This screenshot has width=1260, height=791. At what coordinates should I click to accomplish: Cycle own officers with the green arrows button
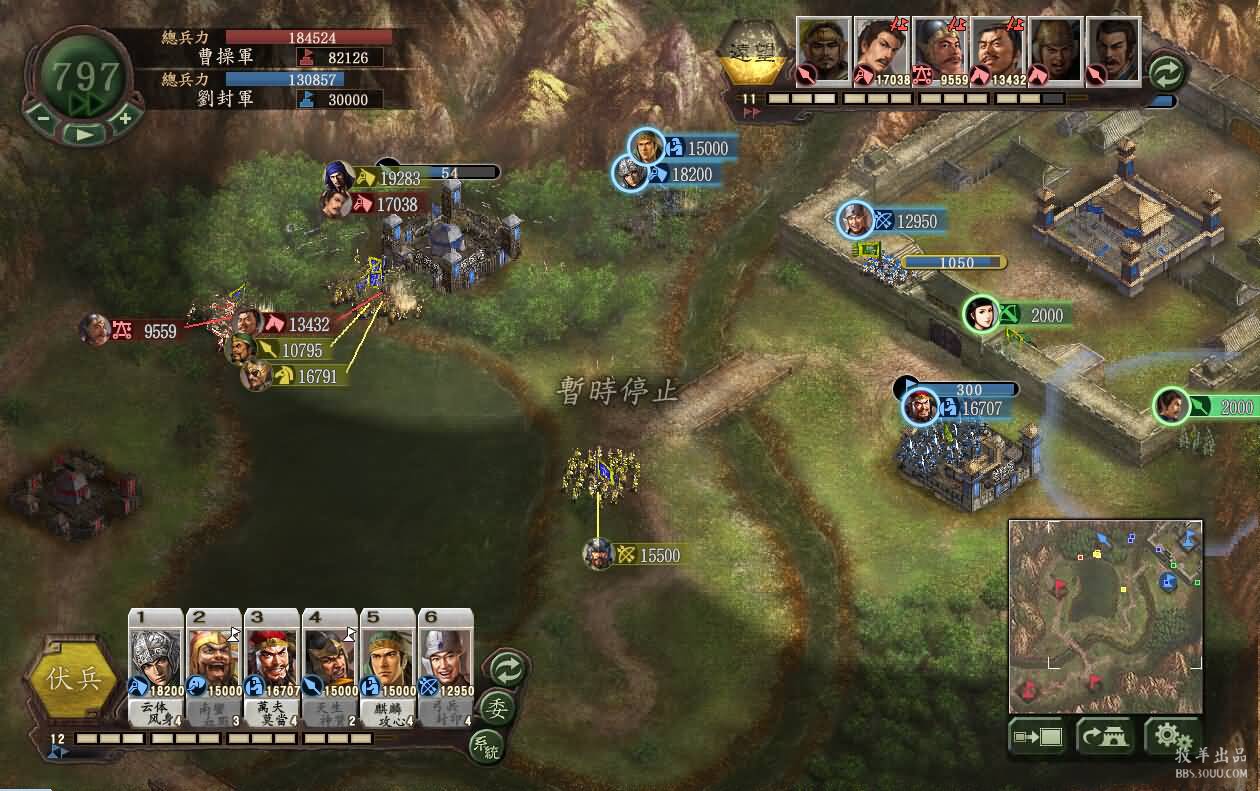(507, 668)
